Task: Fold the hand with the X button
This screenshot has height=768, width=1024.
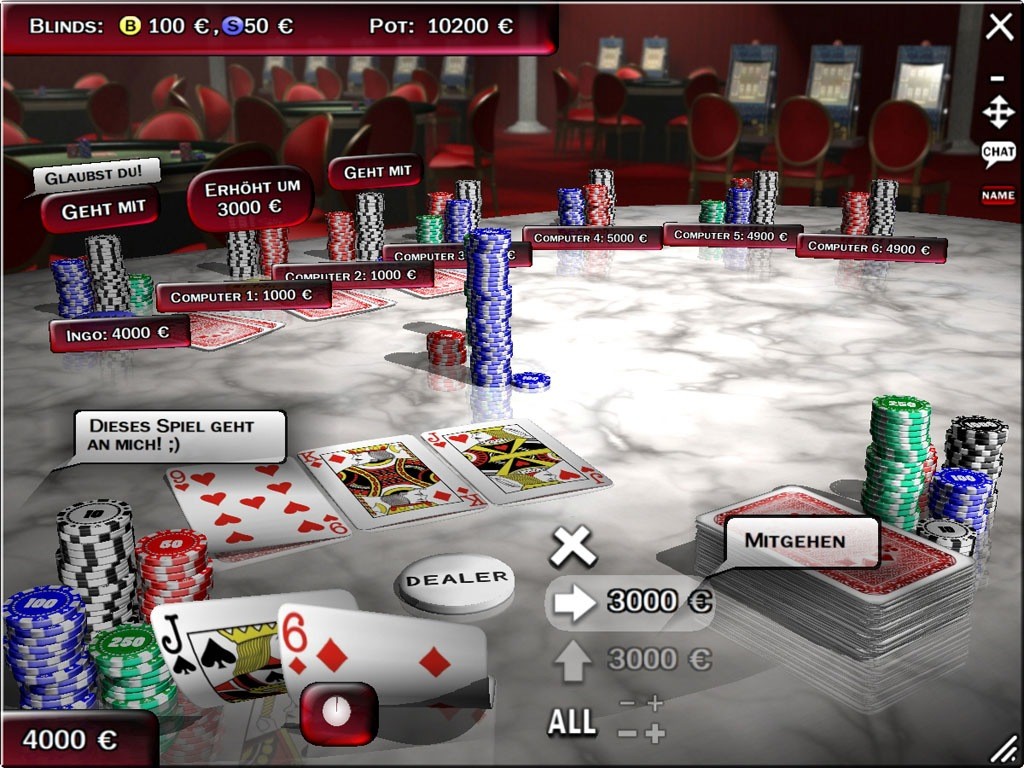Action: [x=573, y=547]
